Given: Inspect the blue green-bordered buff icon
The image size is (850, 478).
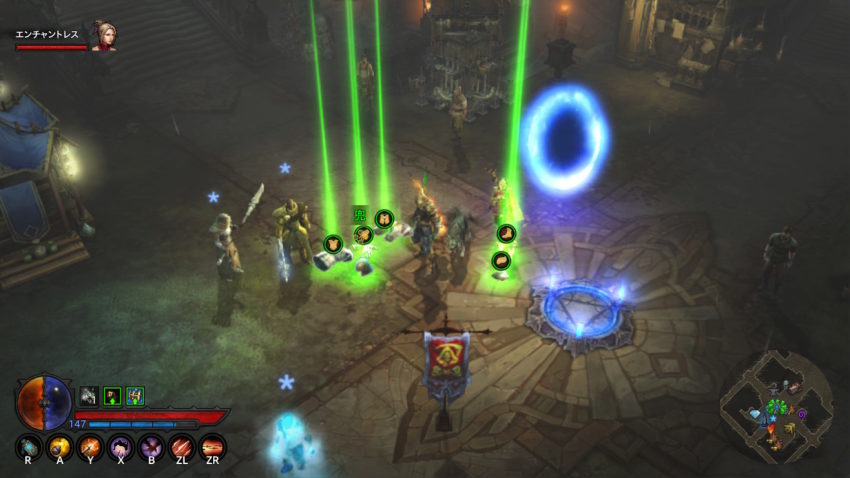Looking at the screenshot, I should pos(135,395).
